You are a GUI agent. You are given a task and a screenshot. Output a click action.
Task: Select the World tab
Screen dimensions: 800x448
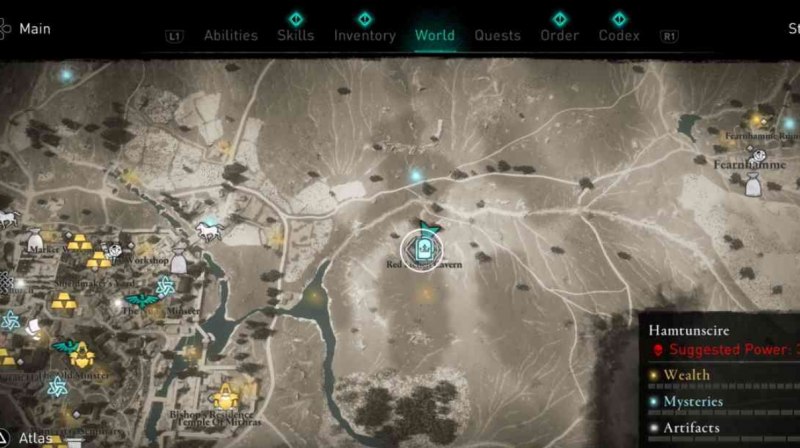434,35
